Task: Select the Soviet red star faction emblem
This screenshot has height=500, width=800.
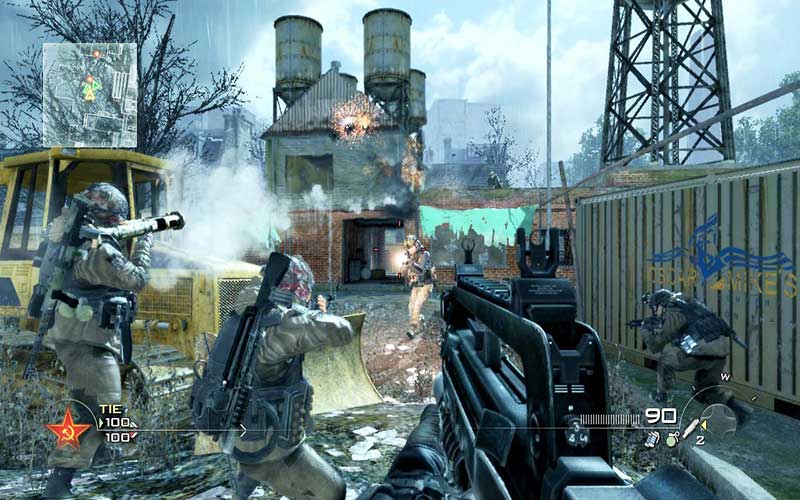Action: [68, 429]
